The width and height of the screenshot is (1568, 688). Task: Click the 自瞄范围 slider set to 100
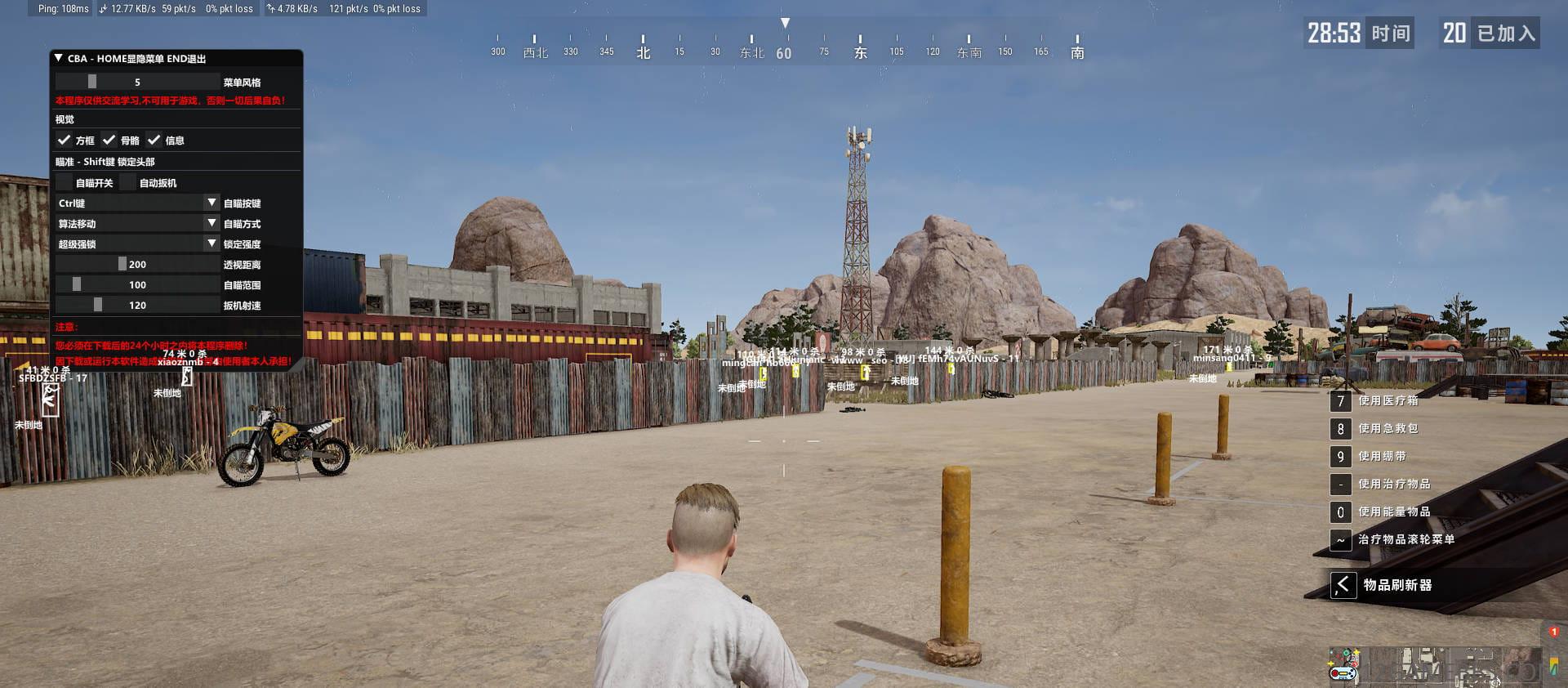click(x=137, y=284)
